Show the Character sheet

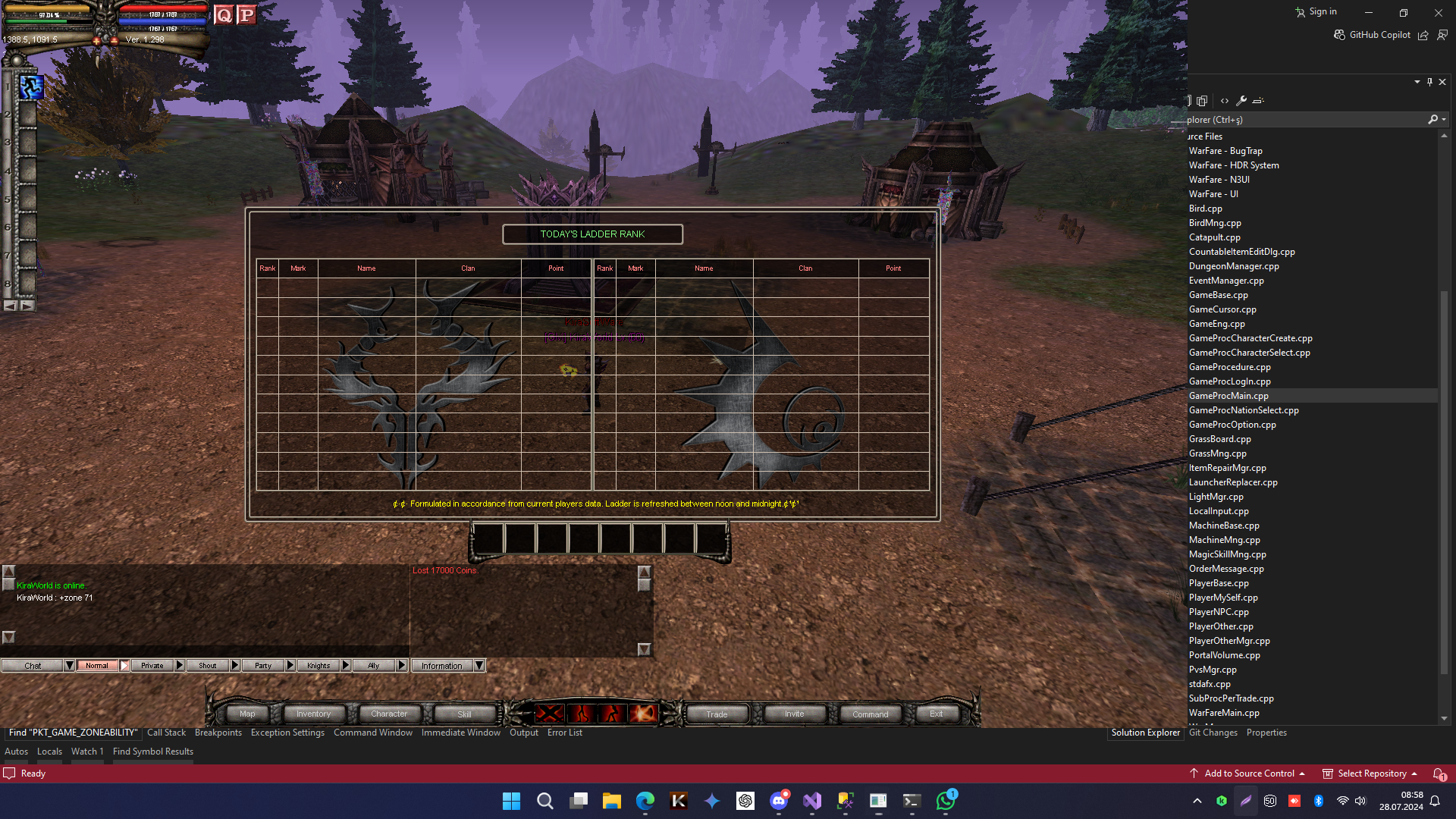pyautogui.click(x=389, y=714)
